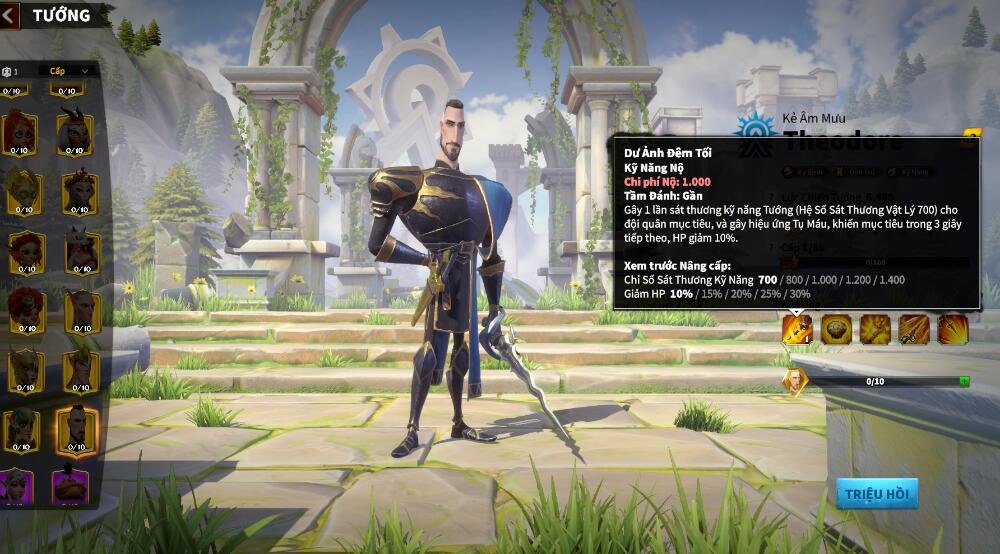This screenshot has height=554, width=1000.
Task: Click the green plus button on the shard bar
Action: [964, 381]
